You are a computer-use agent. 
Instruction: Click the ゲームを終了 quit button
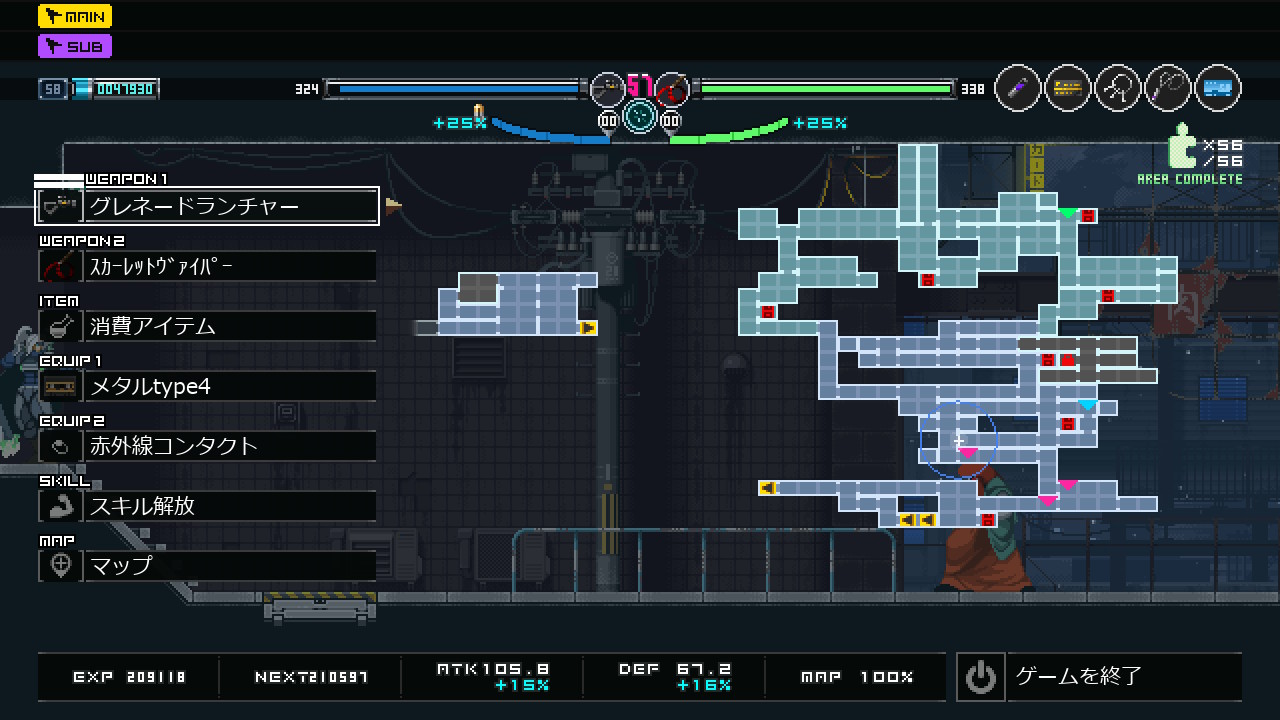1098,677
